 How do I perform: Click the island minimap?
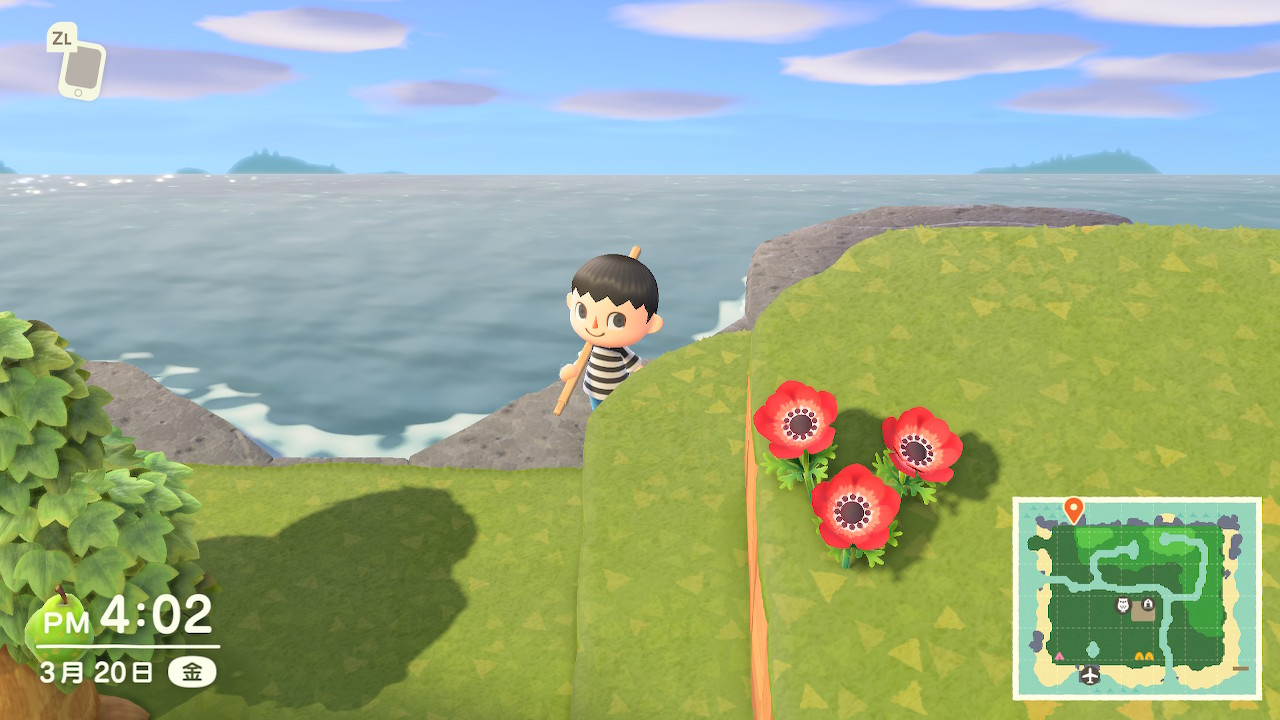1136,598
